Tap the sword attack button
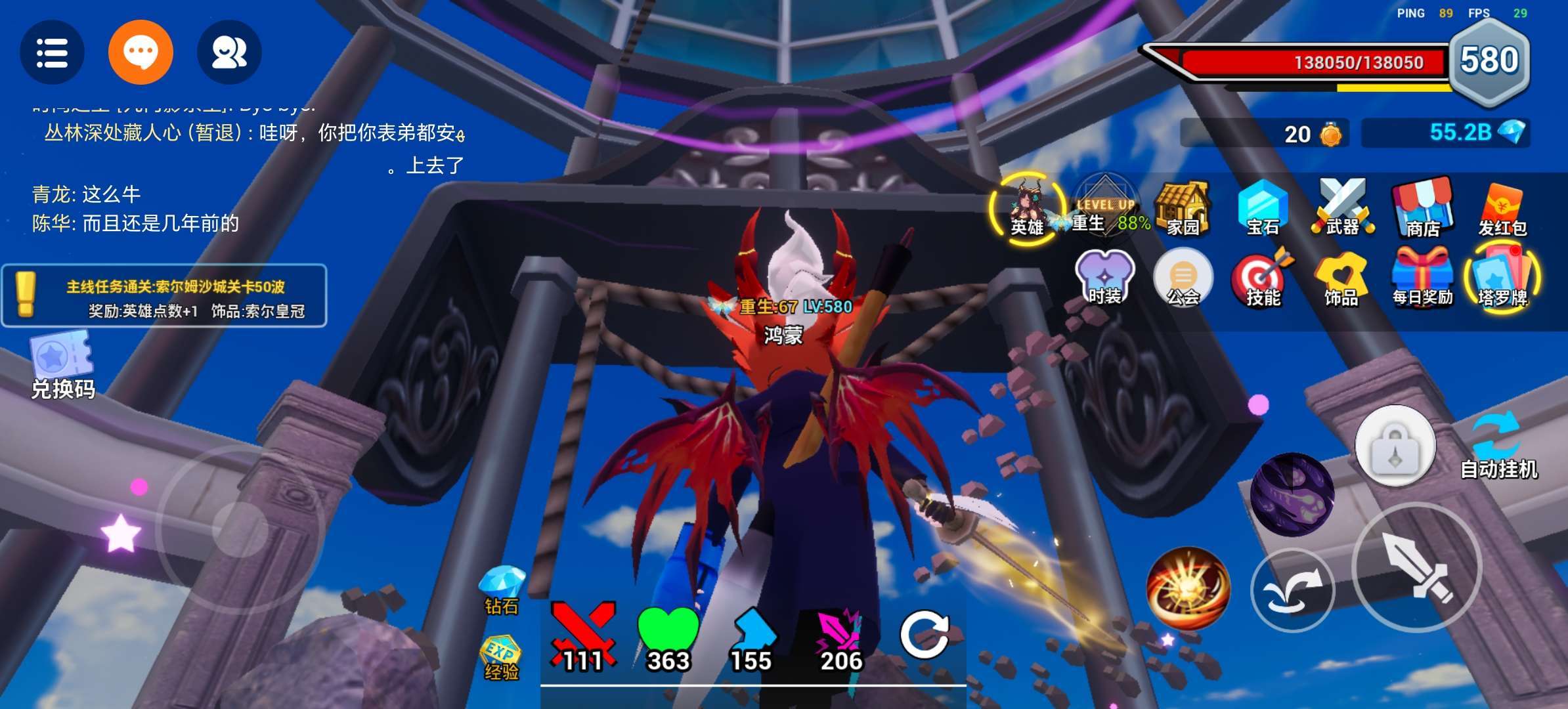1568x709 pixels. pyautogui.click(x=1417, y=568)
